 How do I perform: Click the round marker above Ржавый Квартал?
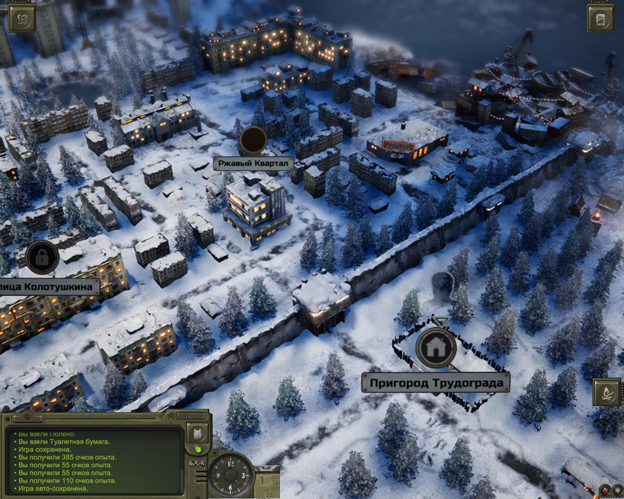click(253, 138)
